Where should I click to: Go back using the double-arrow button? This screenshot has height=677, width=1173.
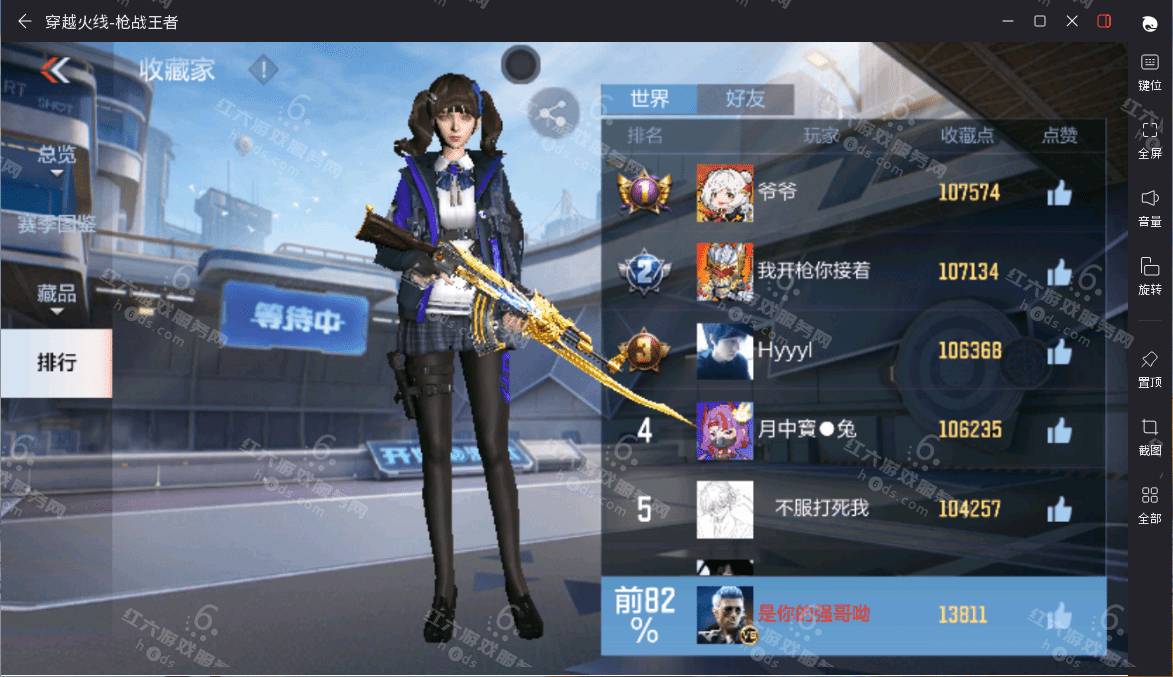(56, 70)
